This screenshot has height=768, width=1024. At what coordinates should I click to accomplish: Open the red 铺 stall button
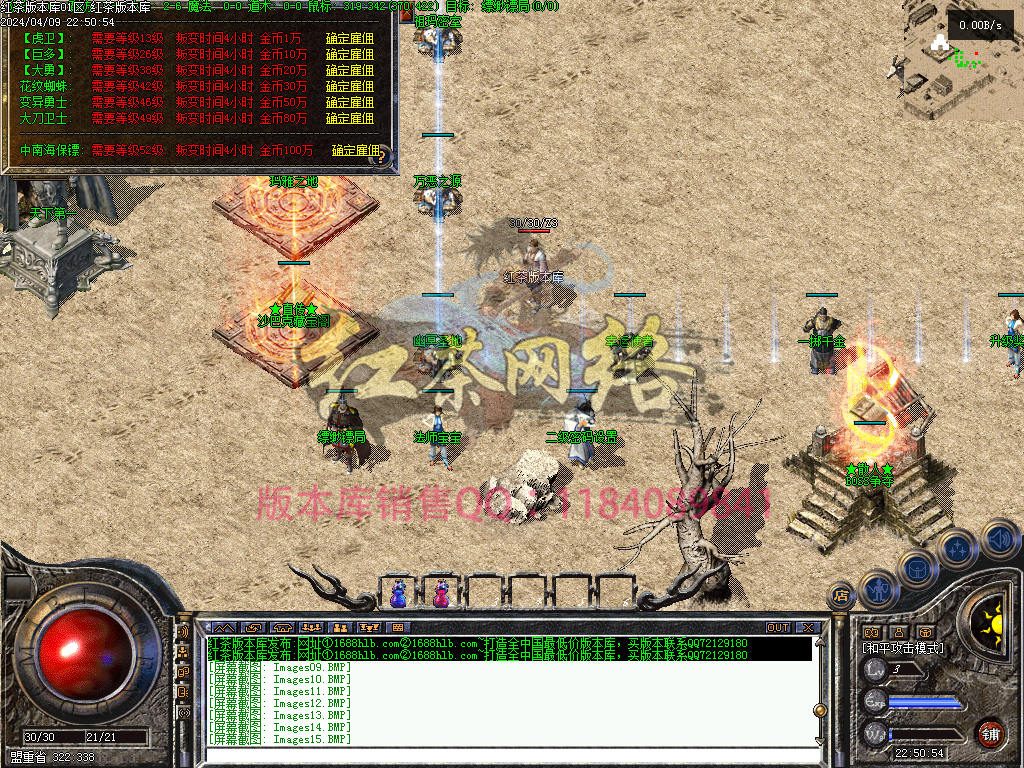click(x=990, y=733)
